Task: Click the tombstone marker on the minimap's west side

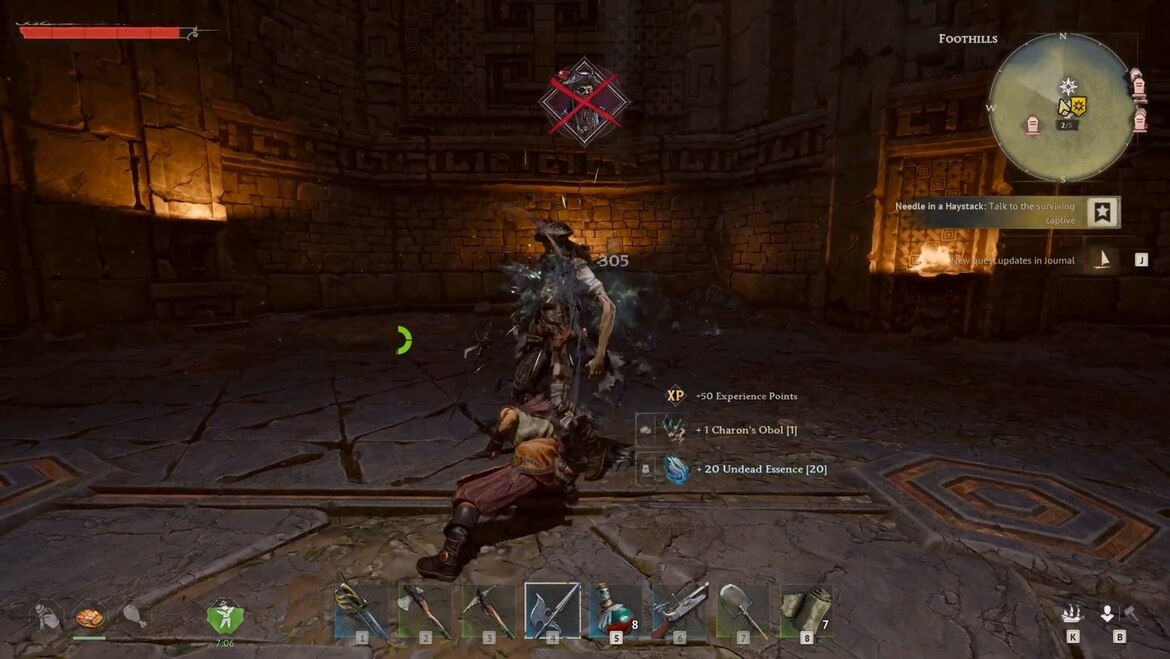Action: click(x=1033, y=125)
